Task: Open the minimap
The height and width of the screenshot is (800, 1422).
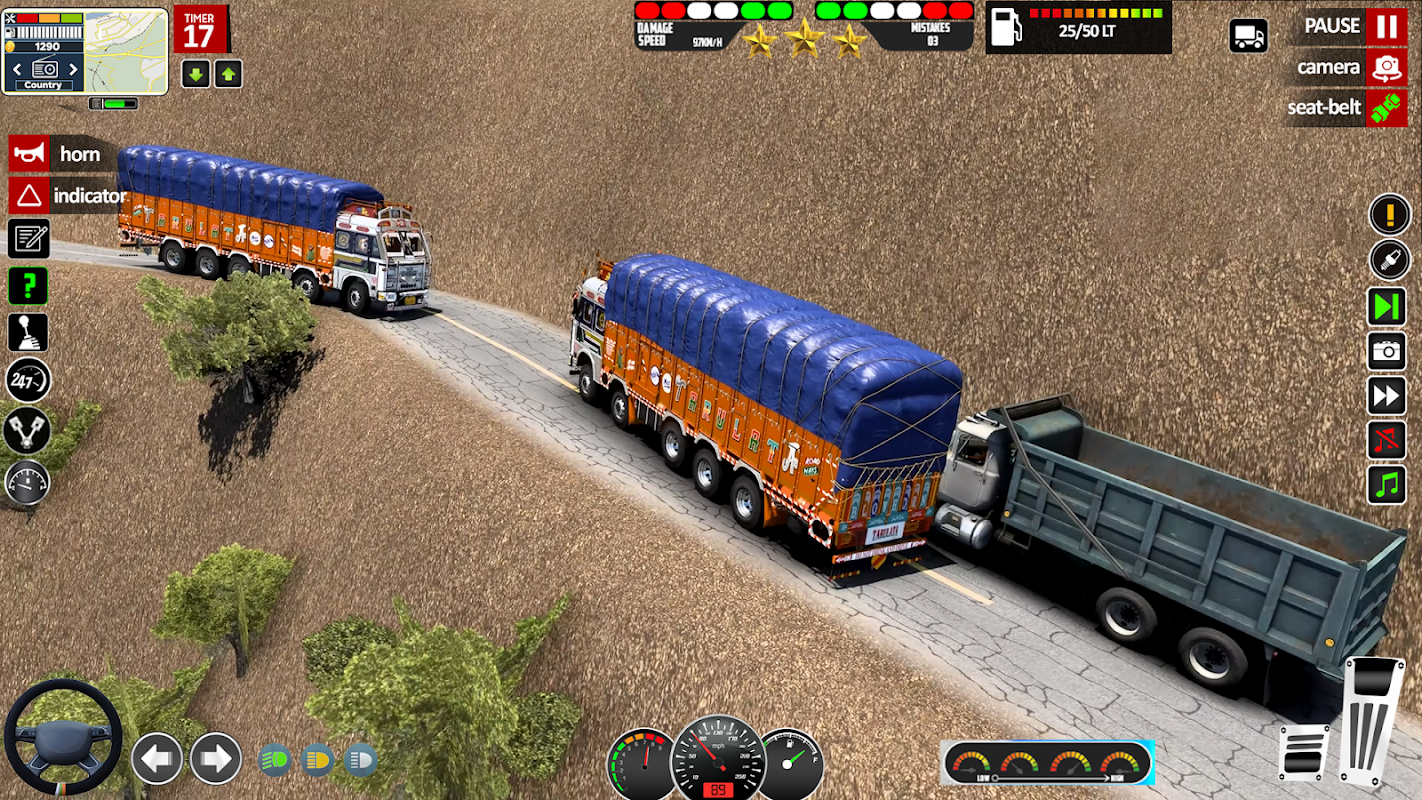Action: click(x=125, y=50)
